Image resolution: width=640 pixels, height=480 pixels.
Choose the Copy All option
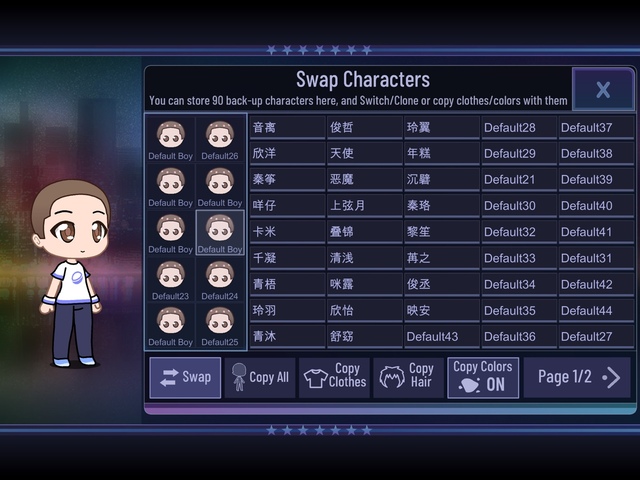[x=260, y=377]
